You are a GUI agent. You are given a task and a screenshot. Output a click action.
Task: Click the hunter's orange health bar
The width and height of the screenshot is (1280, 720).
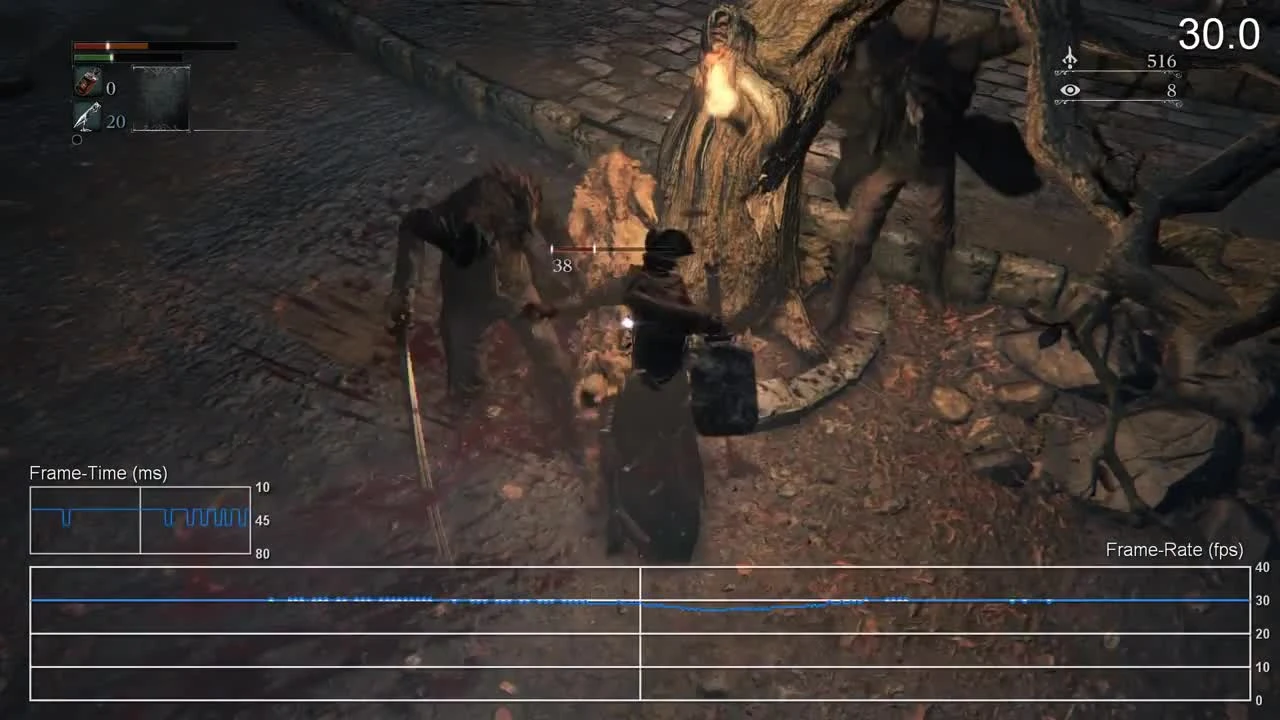[110, 45]
